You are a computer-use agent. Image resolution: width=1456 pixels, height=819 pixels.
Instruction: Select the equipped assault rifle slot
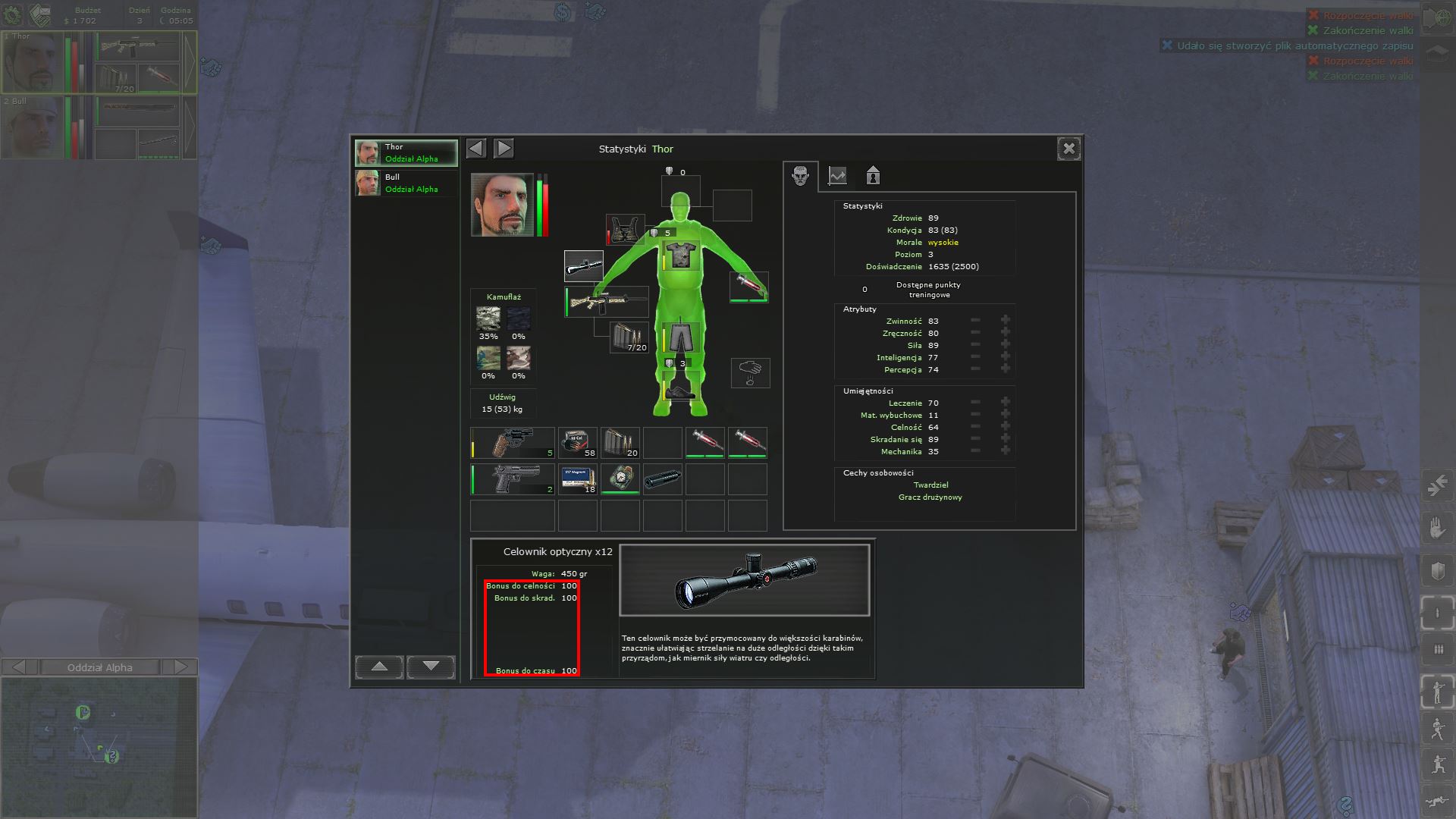(x=607, y=302)
